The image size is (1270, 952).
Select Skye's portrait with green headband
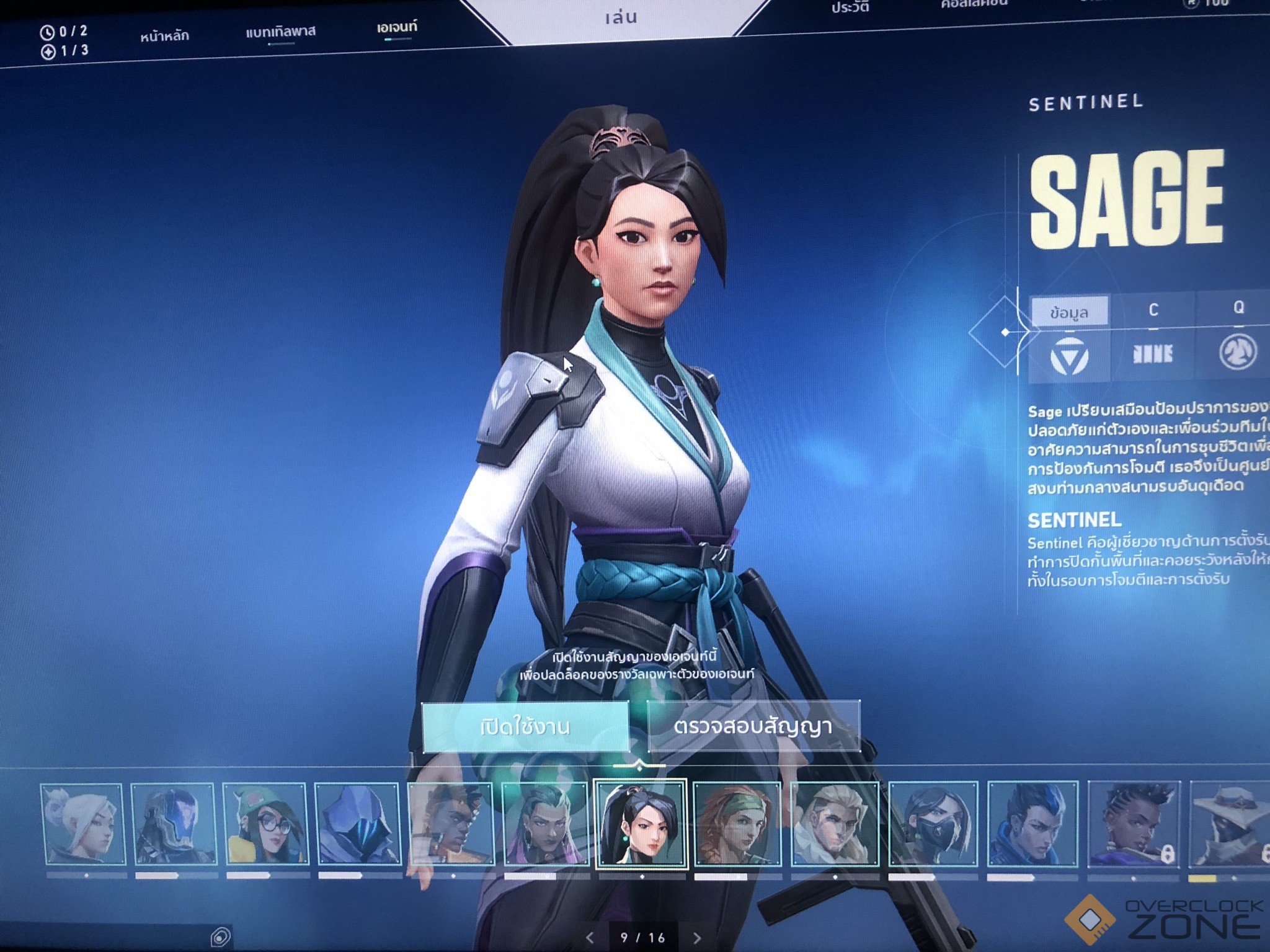tap(737, 824)
